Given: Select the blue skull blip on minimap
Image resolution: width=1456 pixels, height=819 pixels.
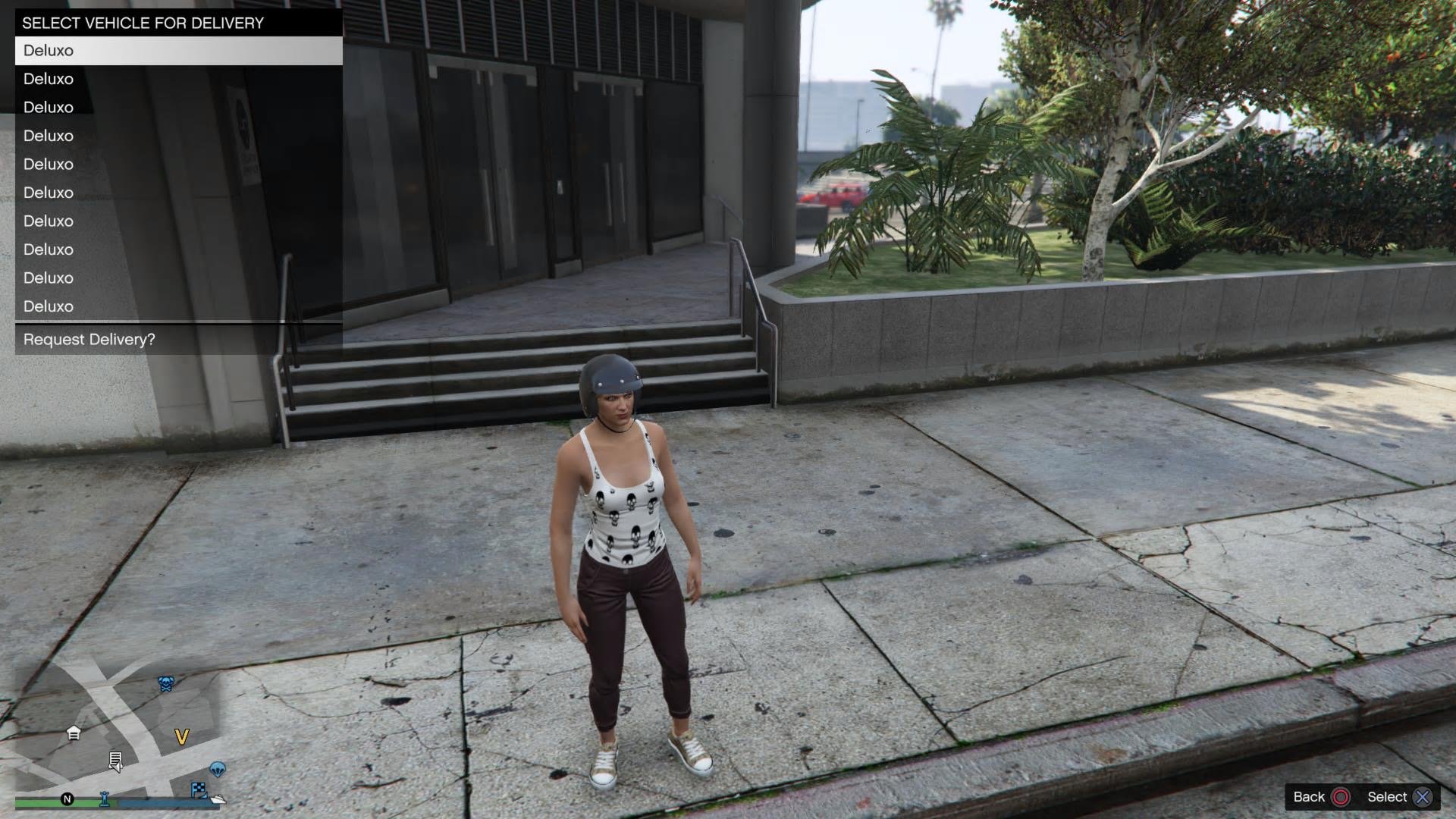Looking at the screenshot, I should tap(165, 683).
